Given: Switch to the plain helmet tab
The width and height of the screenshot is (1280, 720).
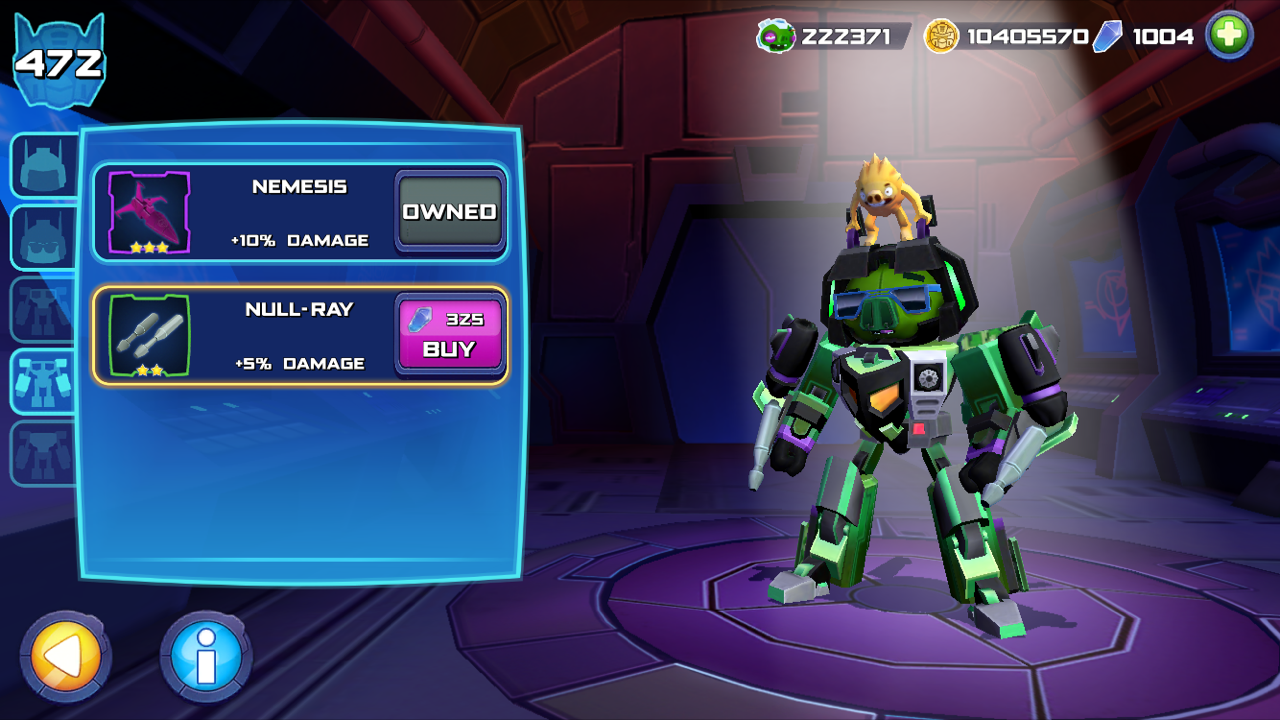Looking at the screenshot, I should point(43,164).
